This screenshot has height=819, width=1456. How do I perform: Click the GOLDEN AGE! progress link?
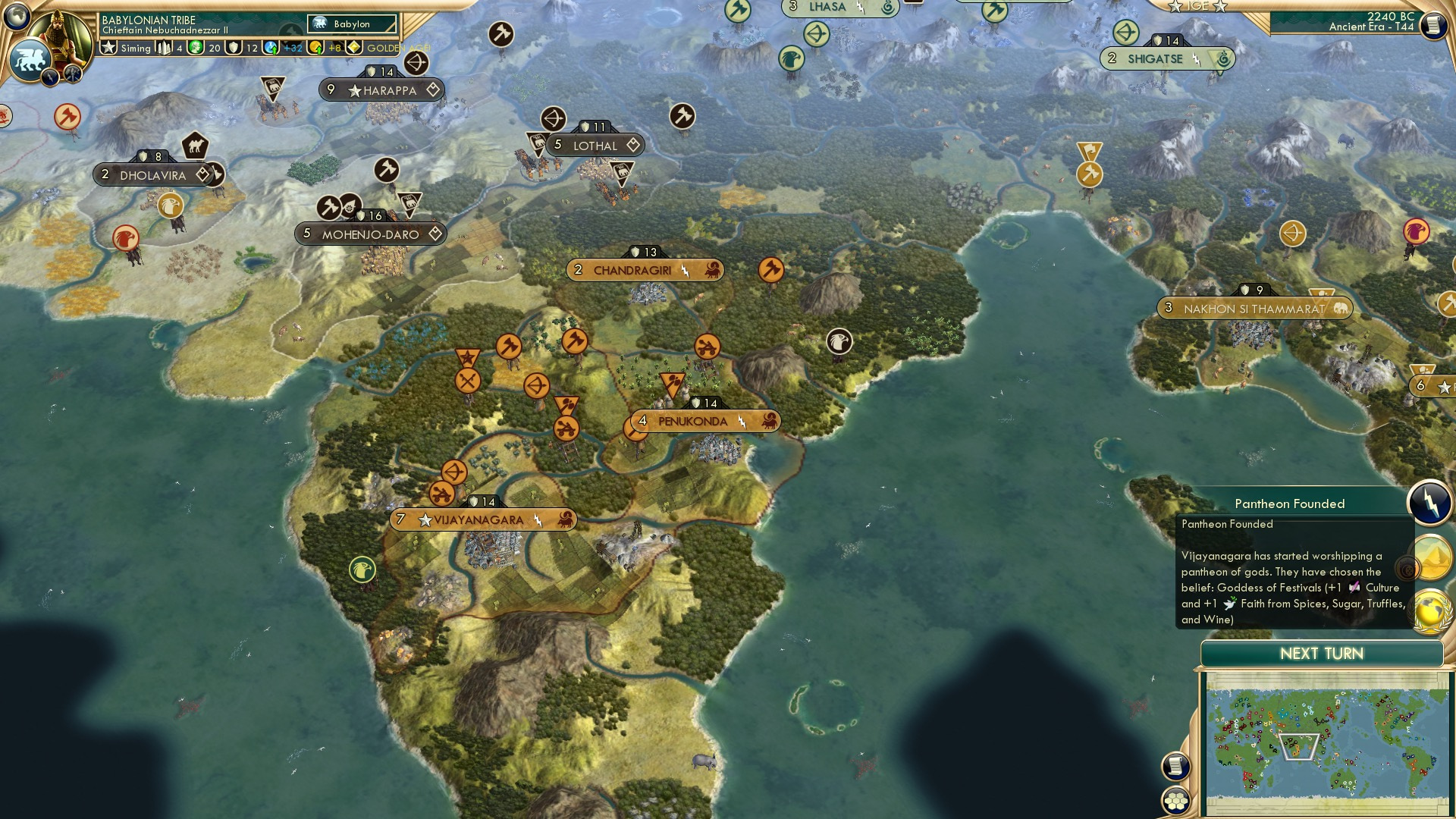click(396, 47)
